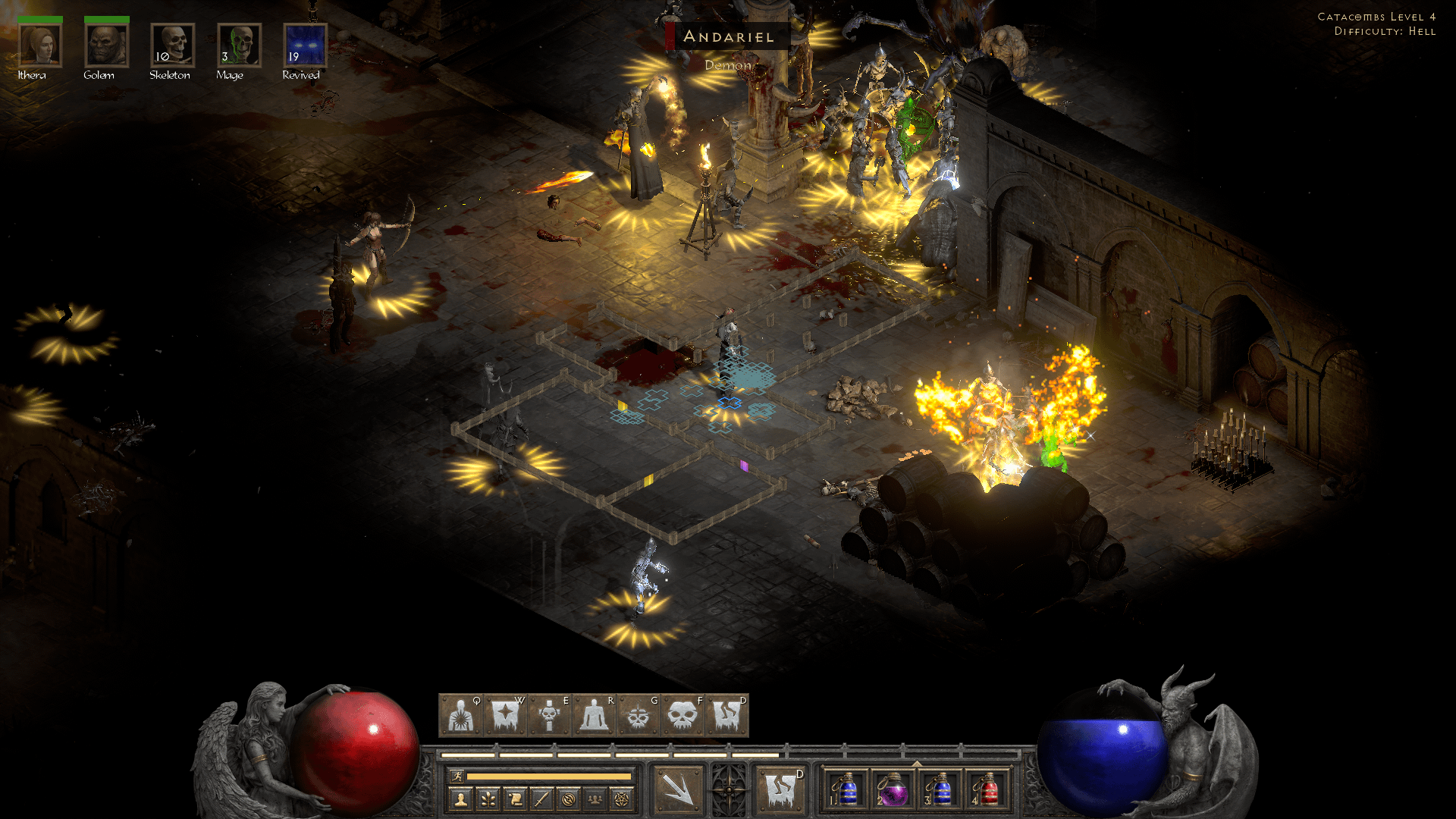Screen dimensions: 1456x819
Task: Open the party screen icon
Action: [x=595, y=799]
